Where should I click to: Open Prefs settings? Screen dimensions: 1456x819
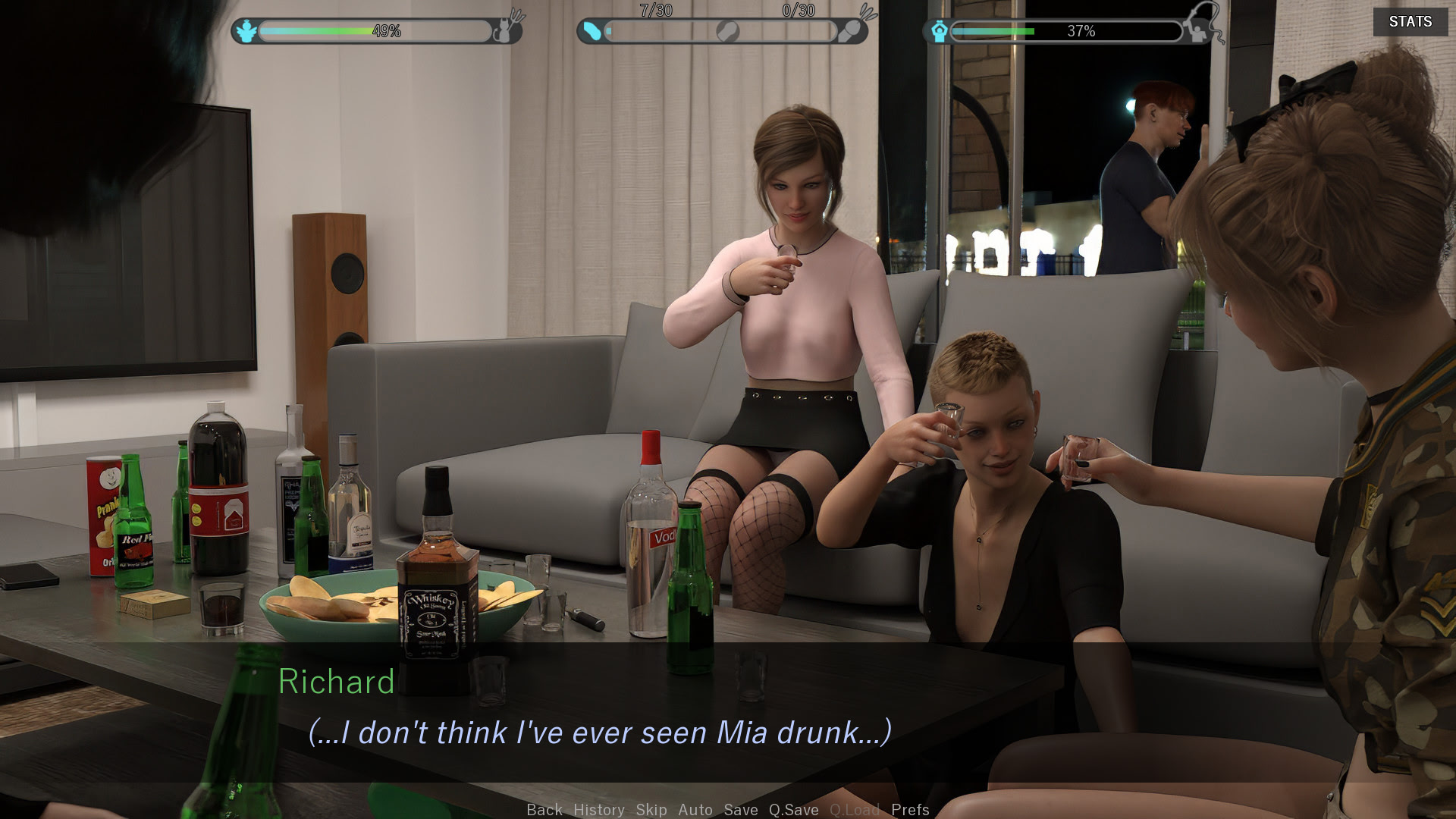pos(910,809)
